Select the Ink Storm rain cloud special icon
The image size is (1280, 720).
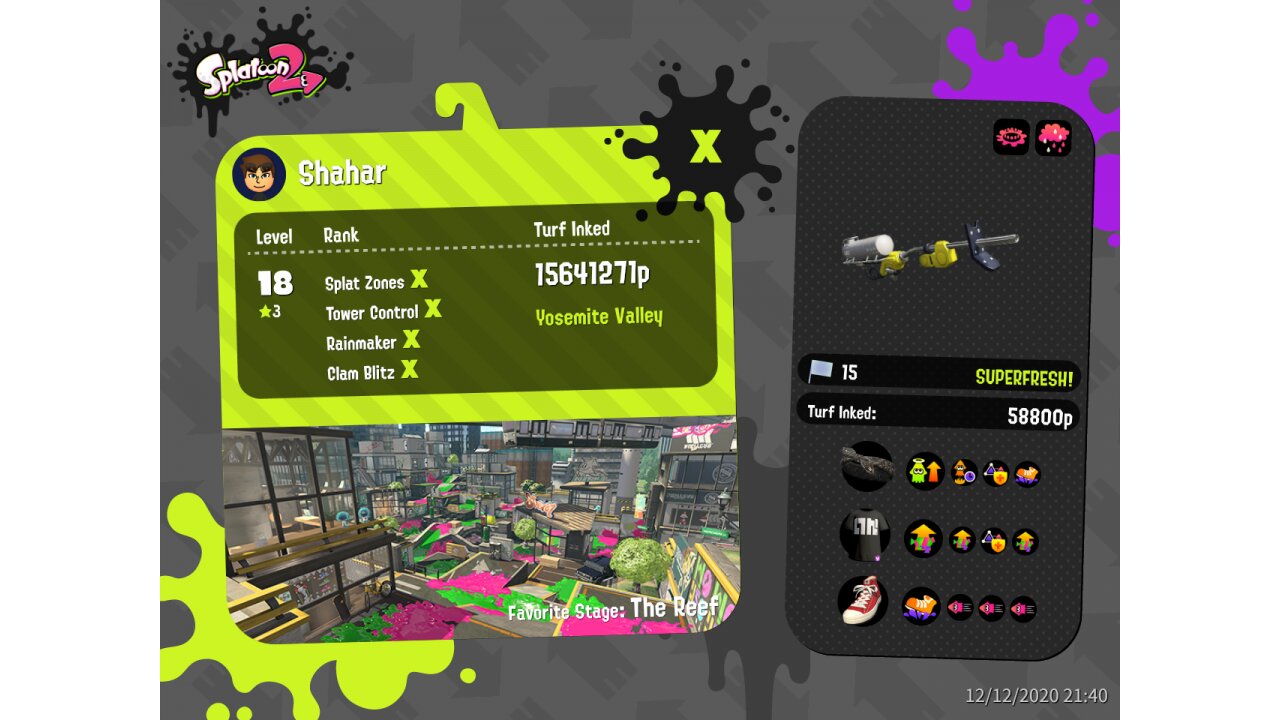pyautogui.click(x=1053, y=138)
